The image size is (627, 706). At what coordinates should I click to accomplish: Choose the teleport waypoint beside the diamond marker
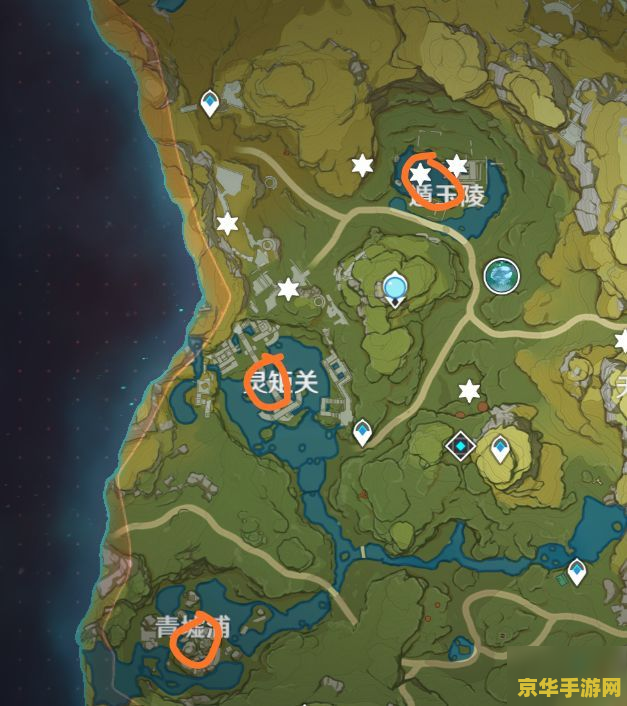(x=500, y=449)
